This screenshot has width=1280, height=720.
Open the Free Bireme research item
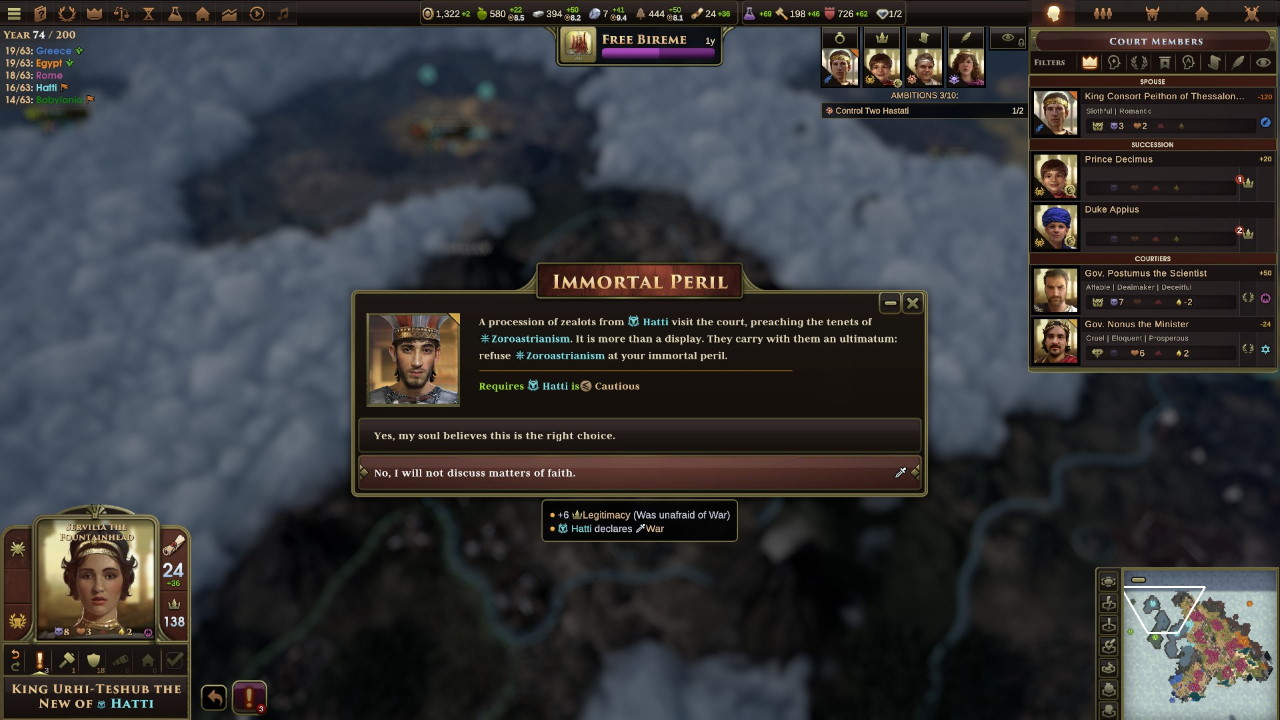tap(640, 45)
